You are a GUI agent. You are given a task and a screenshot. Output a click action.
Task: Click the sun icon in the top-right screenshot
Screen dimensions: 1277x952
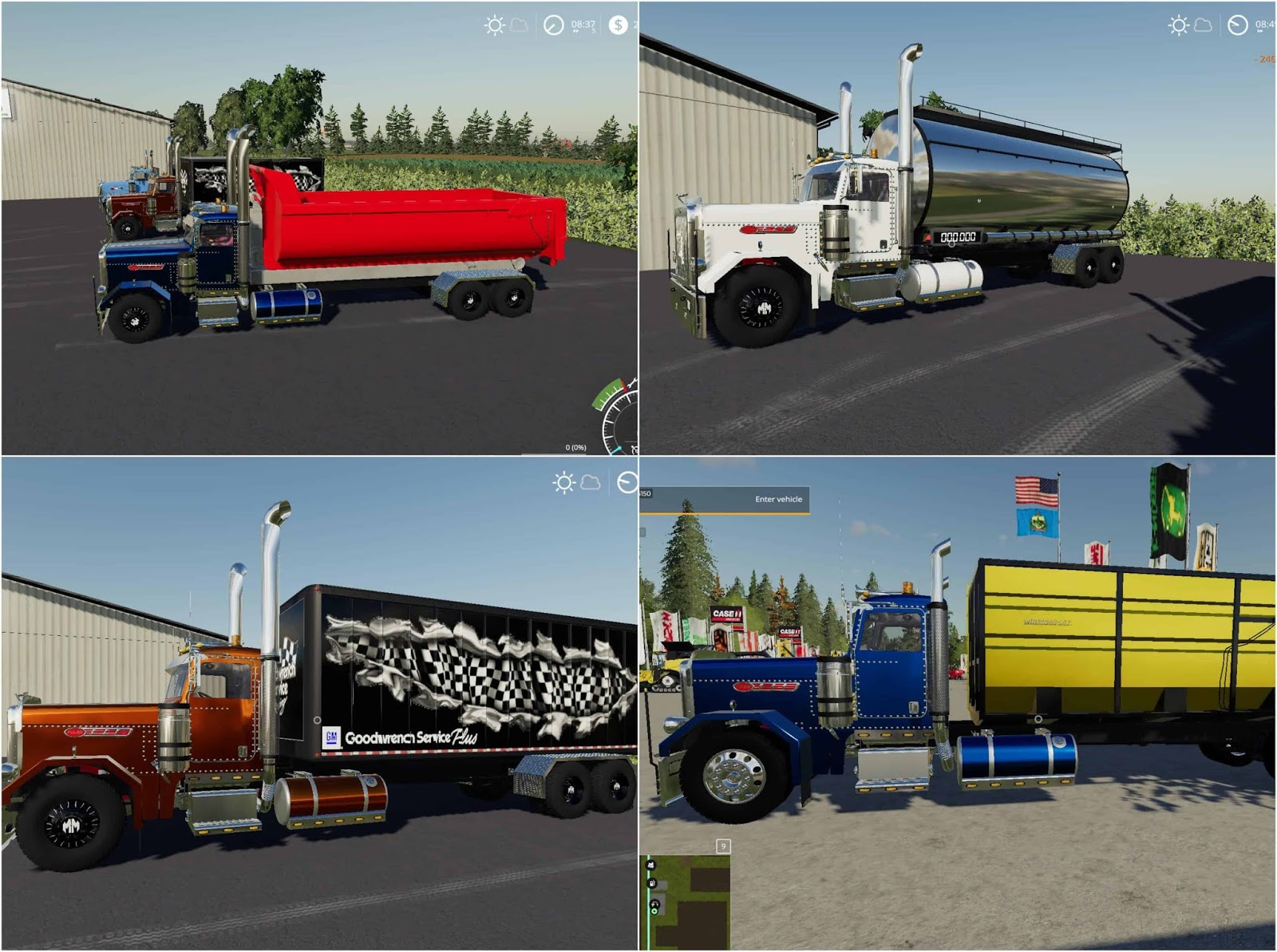tap(1179, 25)
